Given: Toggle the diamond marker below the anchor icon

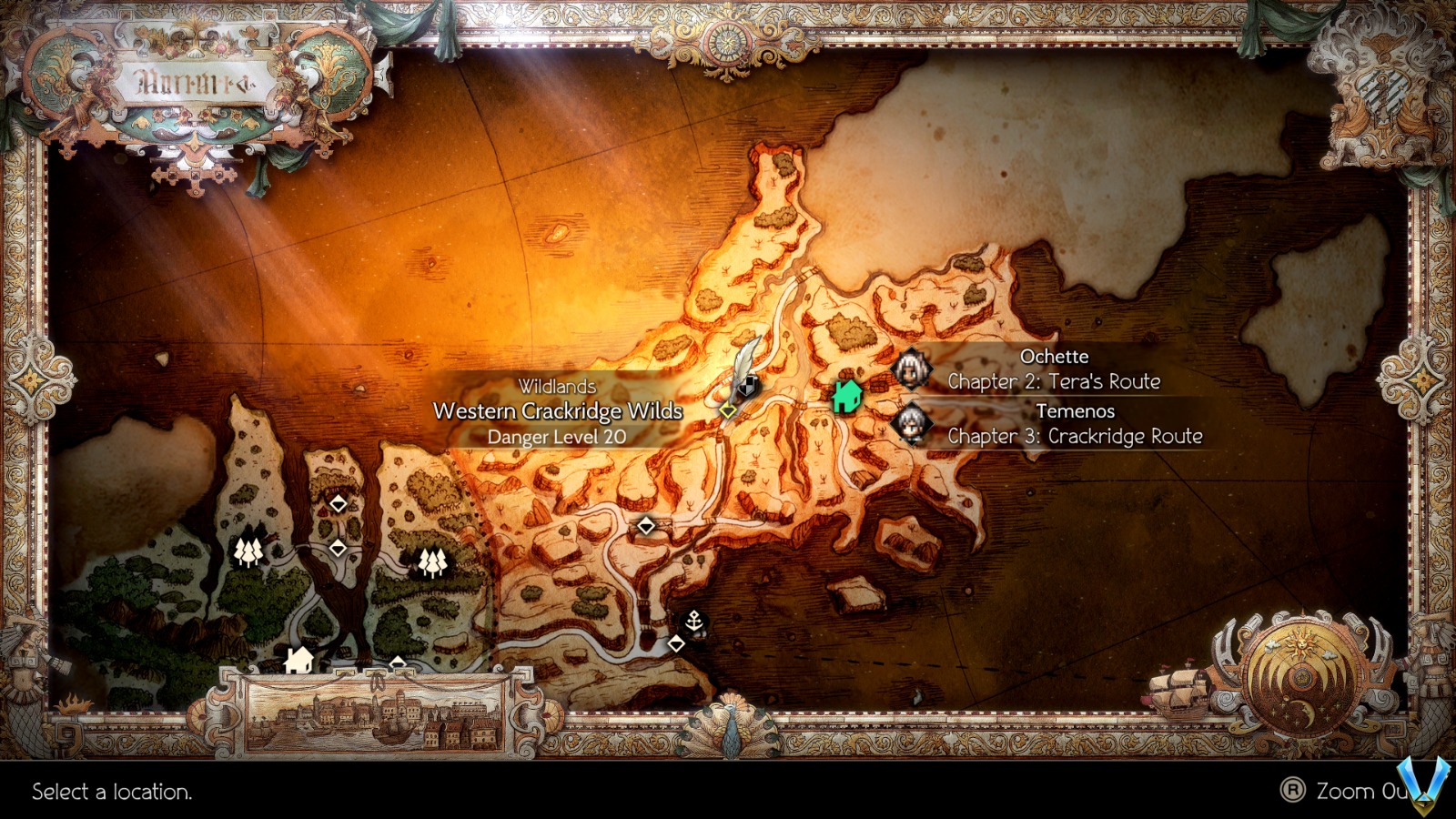Looking at the screenshot, I should (677, 642).
